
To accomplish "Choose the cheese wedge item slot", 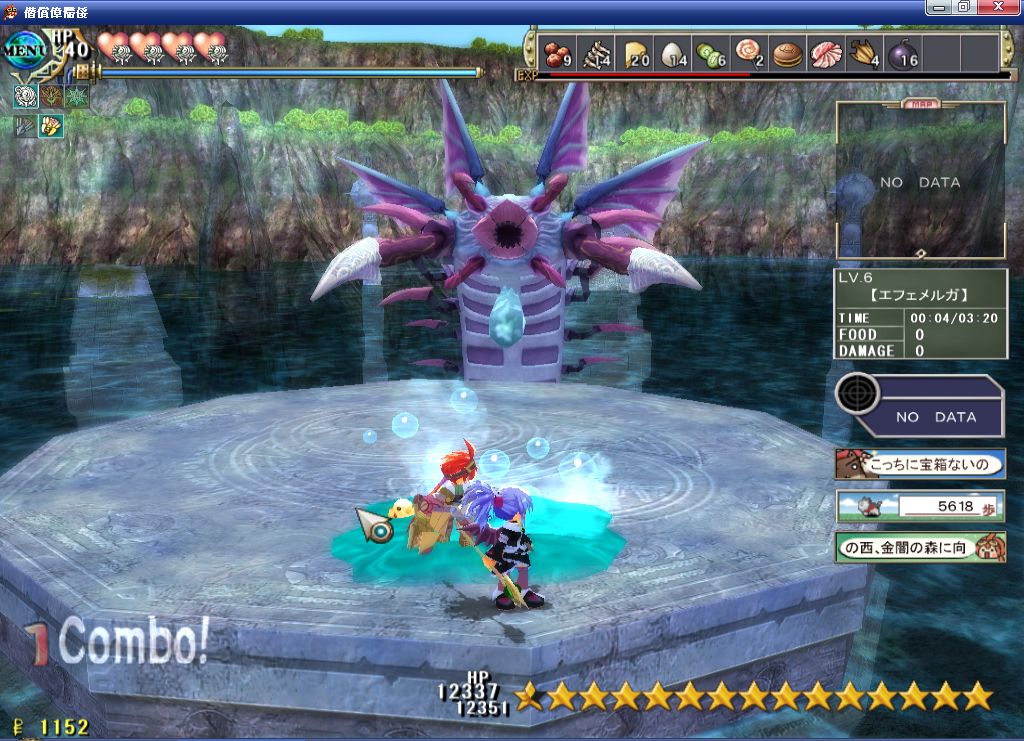I will tap(636, 52).
